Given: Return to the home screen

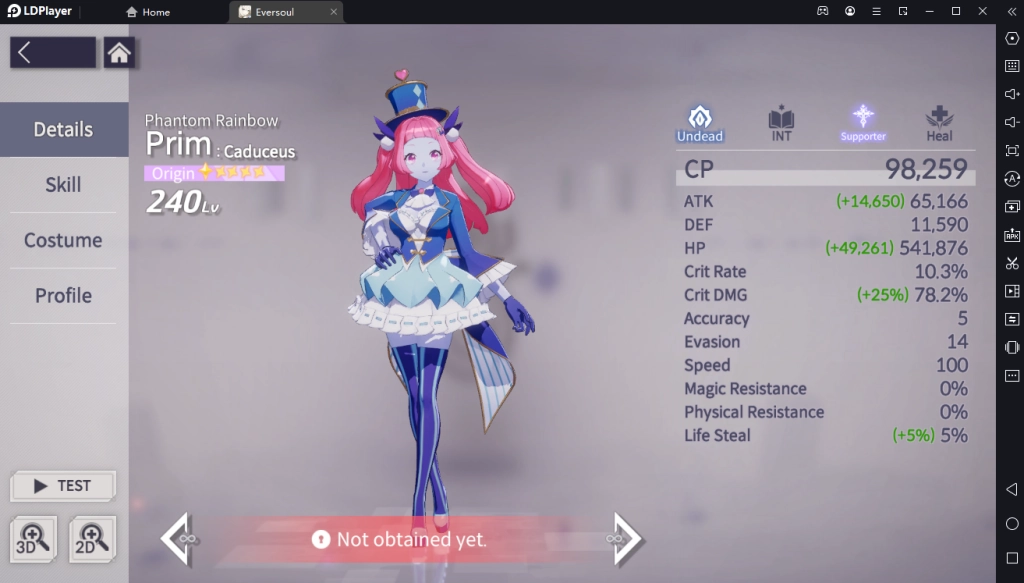Looking at the screenshot, I should (119, 53).
